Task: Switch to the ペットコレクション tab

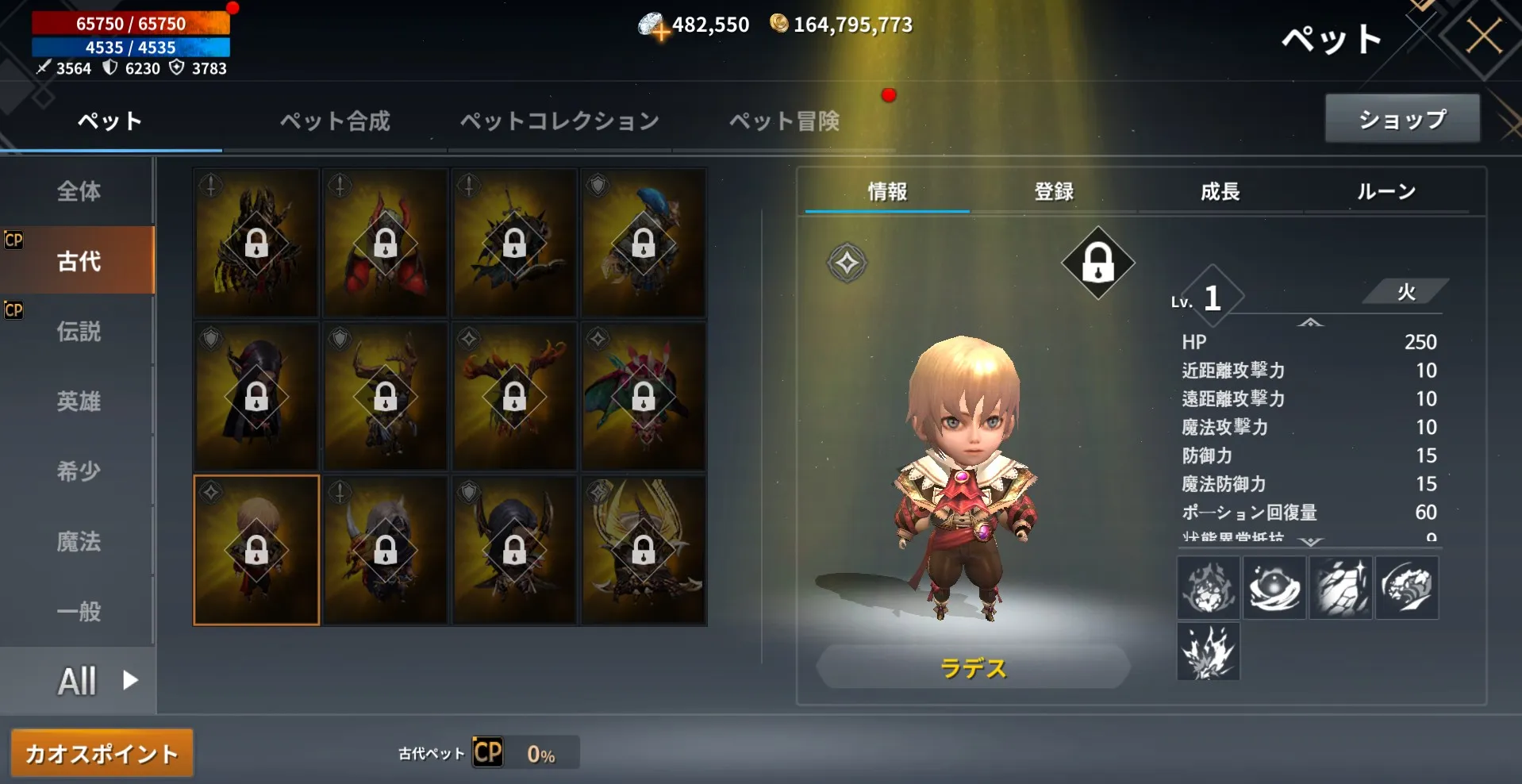Action: point(559,121)
